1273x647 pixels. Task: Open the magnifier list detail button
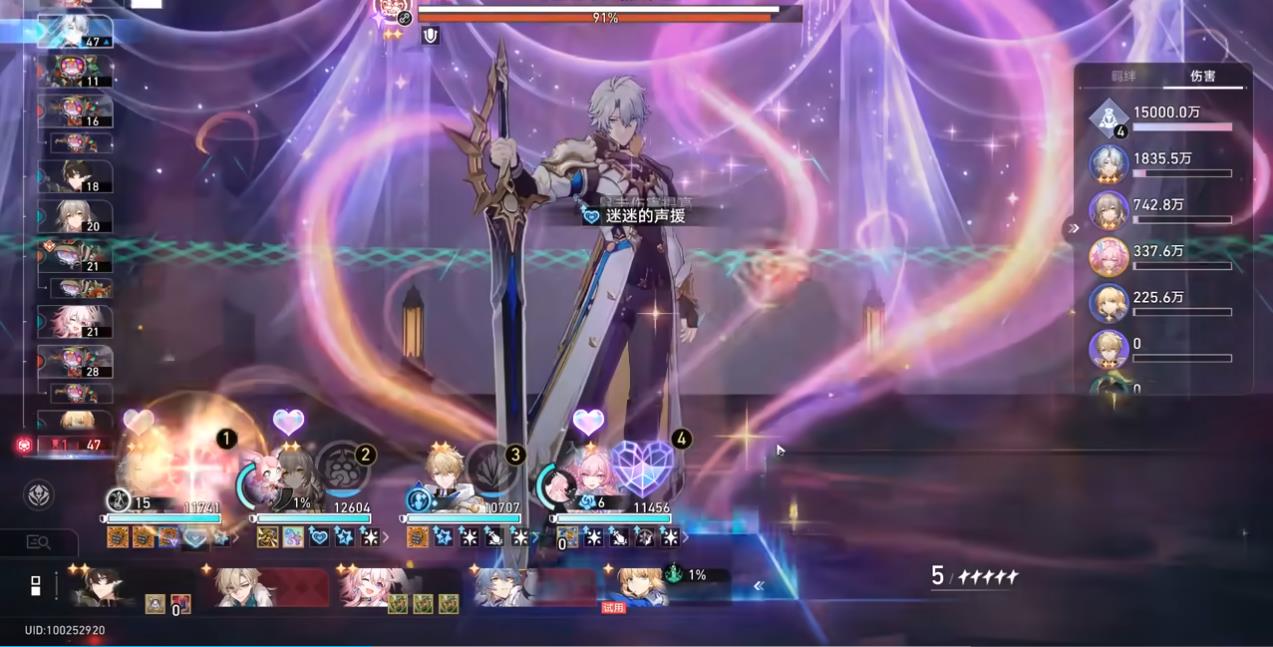click(x=38, y=542)
